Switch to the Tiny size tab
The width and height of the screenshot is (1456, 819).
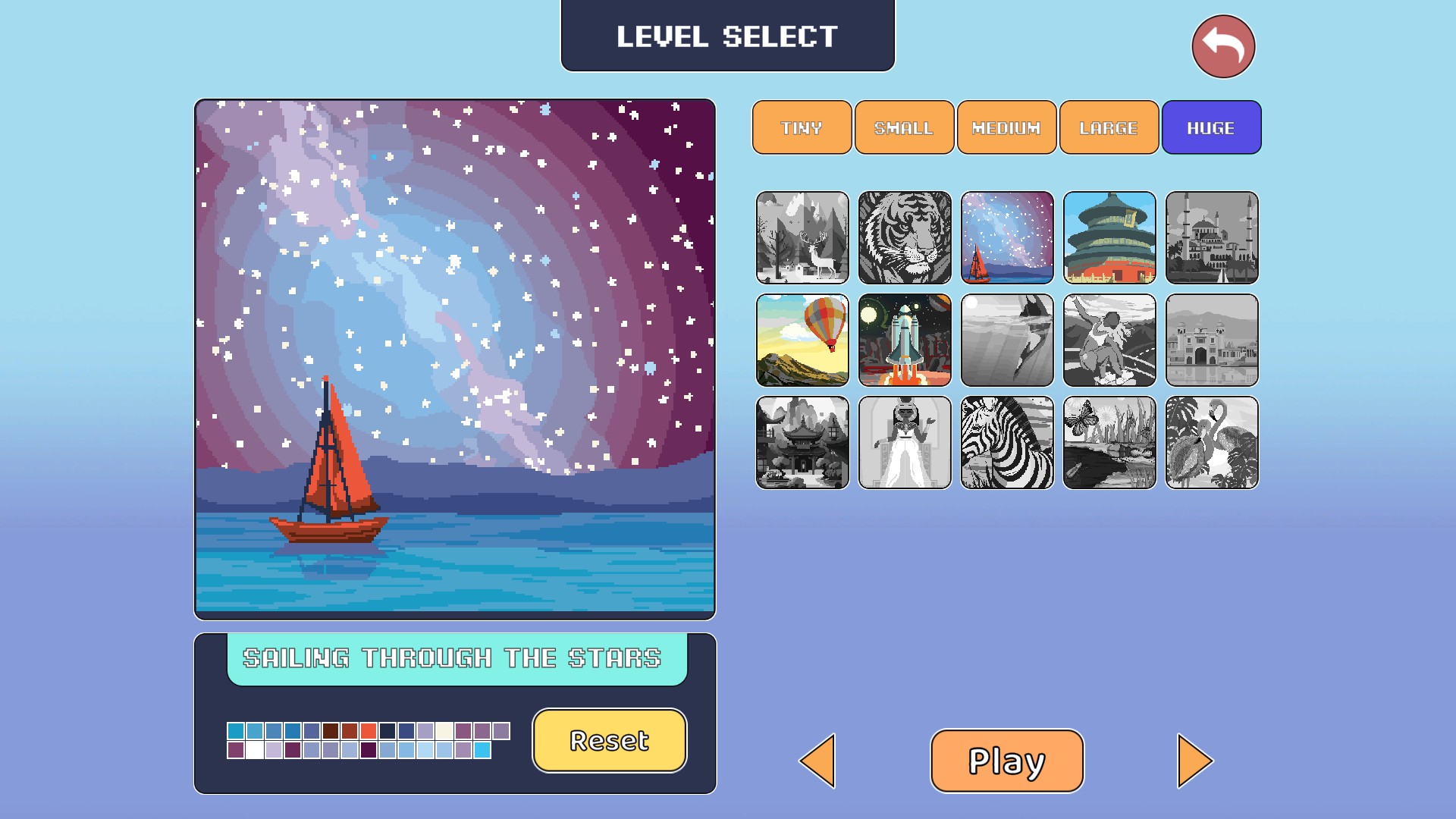pyautogui.click(x=802, y=127)
